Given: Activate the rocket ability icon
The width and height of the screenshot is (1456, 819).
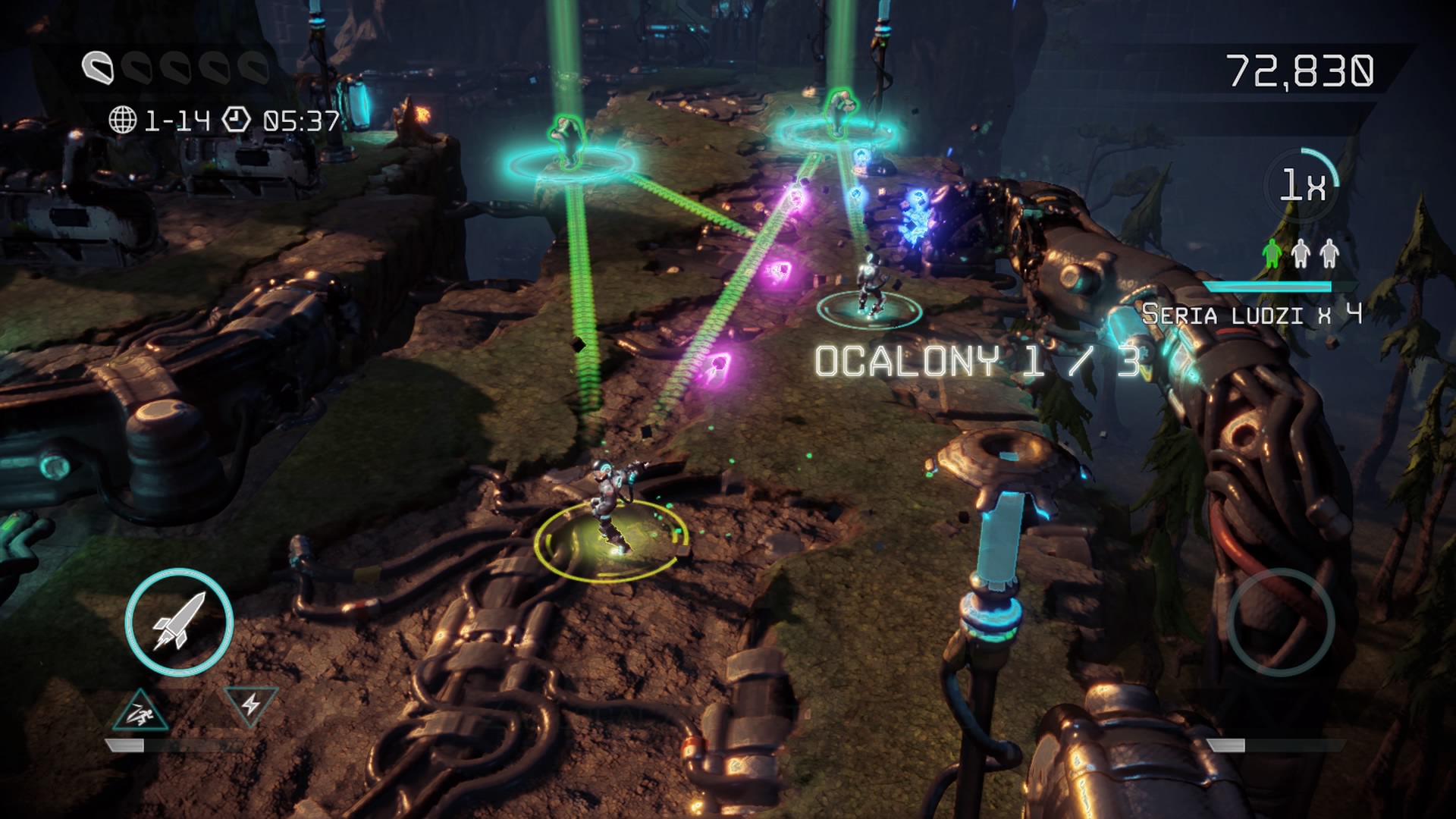Looking at the screenshot, I should [178, 622].
